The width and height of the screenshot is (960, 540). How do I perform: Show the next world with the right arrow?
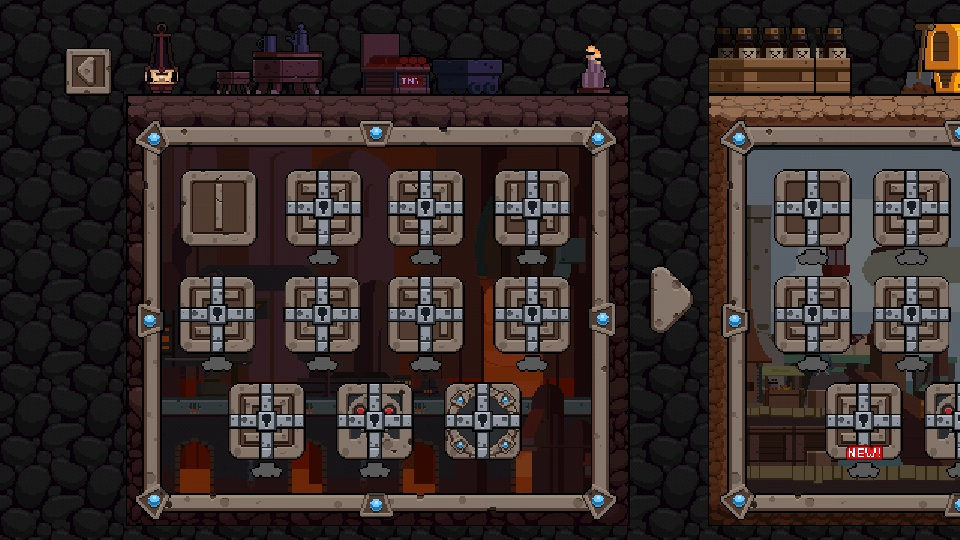click(x=670, y=297)
